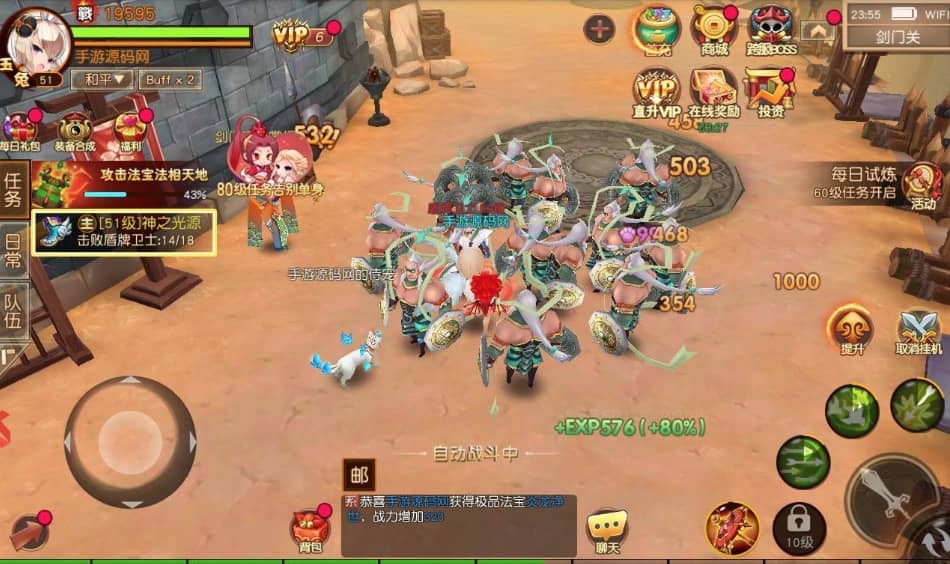Open the 邮 mail button
This screenshot has width=950, height=564.
[x=358, y=475]
